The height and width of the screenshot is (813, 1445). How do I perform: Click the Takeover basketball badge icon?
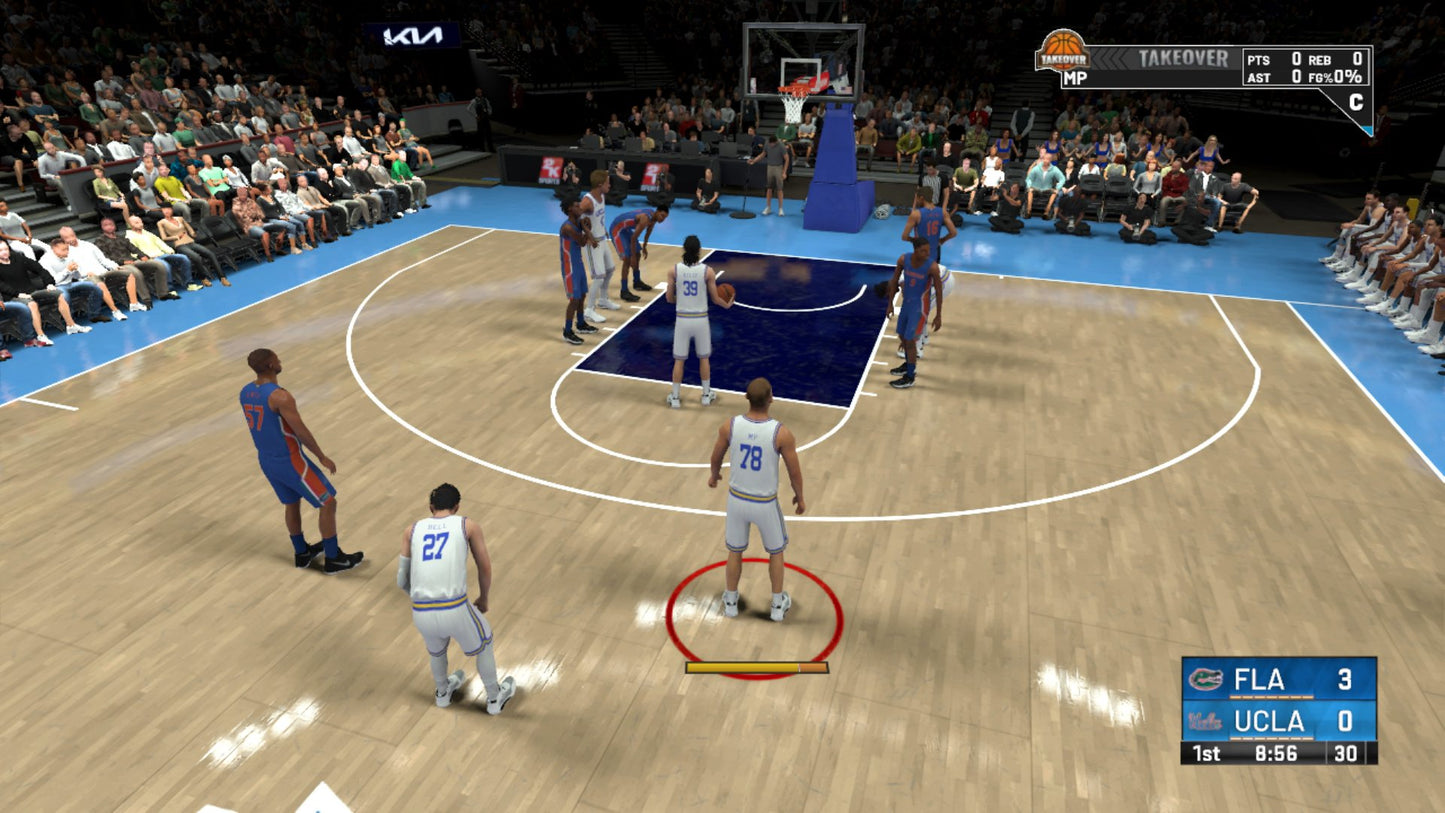click(x=1062, y=49)
